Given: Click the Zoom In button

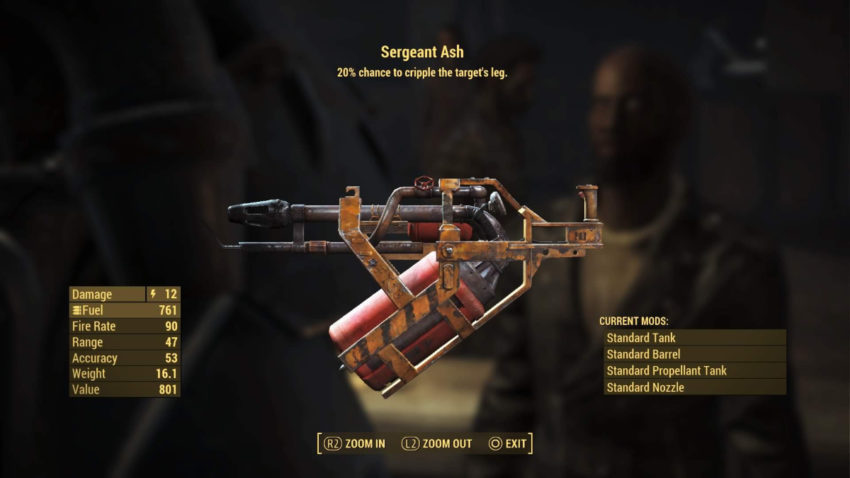Looking at the screenshot, I should pyautogui.click(x=353, y=443).
